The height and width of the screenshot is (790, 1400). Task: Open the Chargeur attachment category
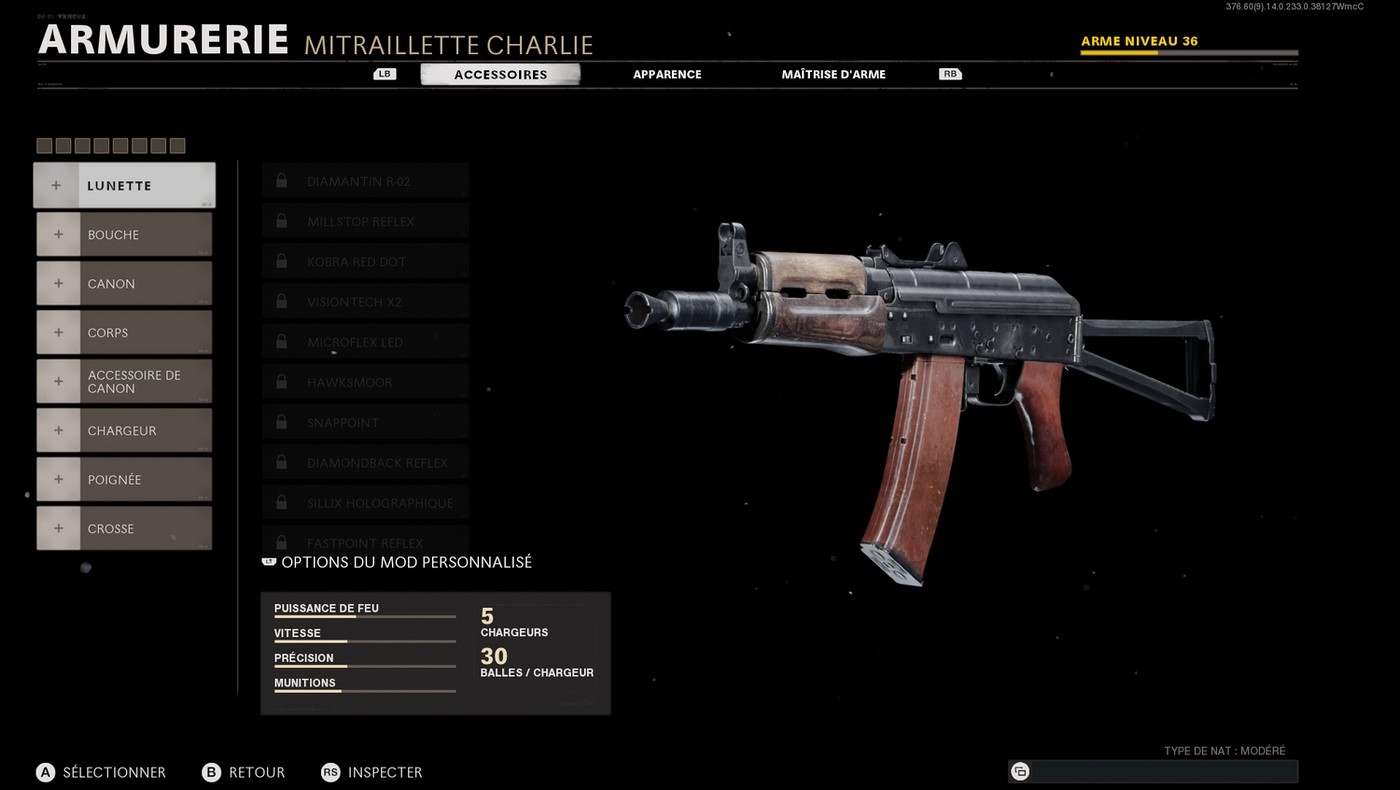[x=124, y=431]
